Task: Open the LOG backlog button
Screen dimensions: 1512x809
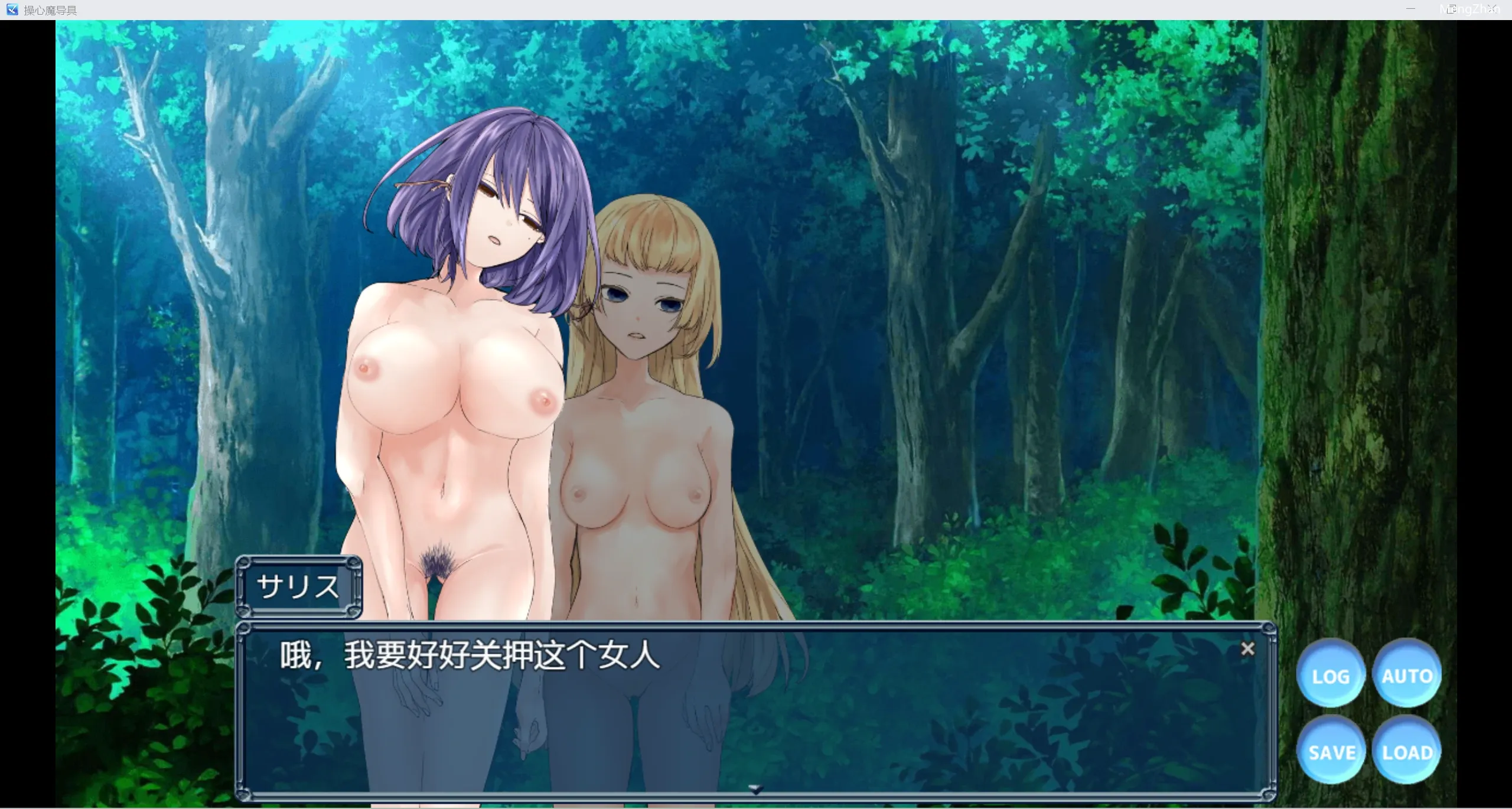Action: point(1330,675)
